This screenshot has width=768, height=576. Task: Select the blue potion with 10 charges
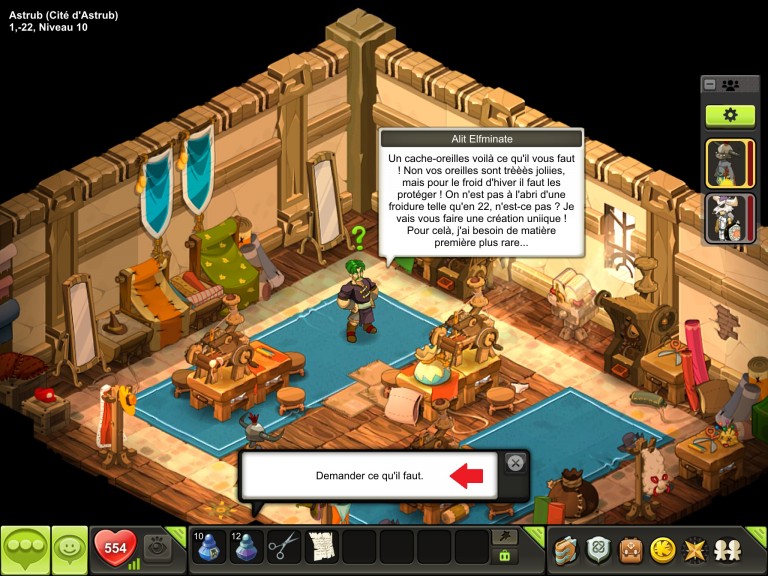(209, 547)
